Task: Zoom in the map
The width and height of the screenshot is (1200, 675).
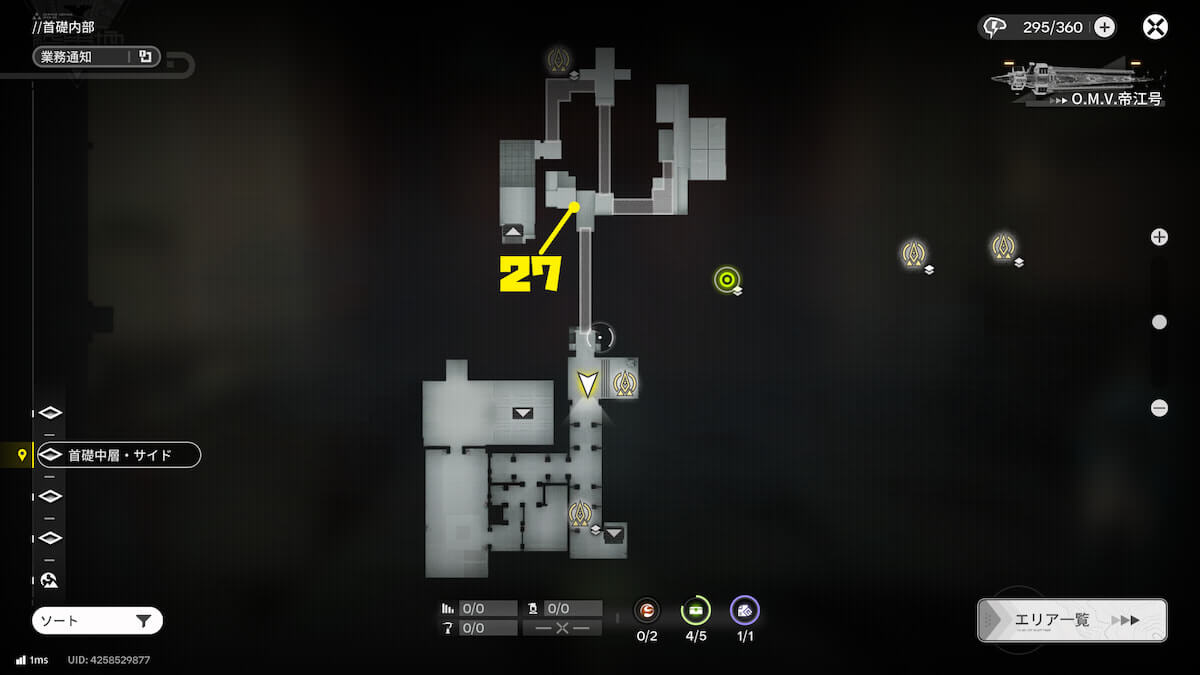Action: (1159, 237)
